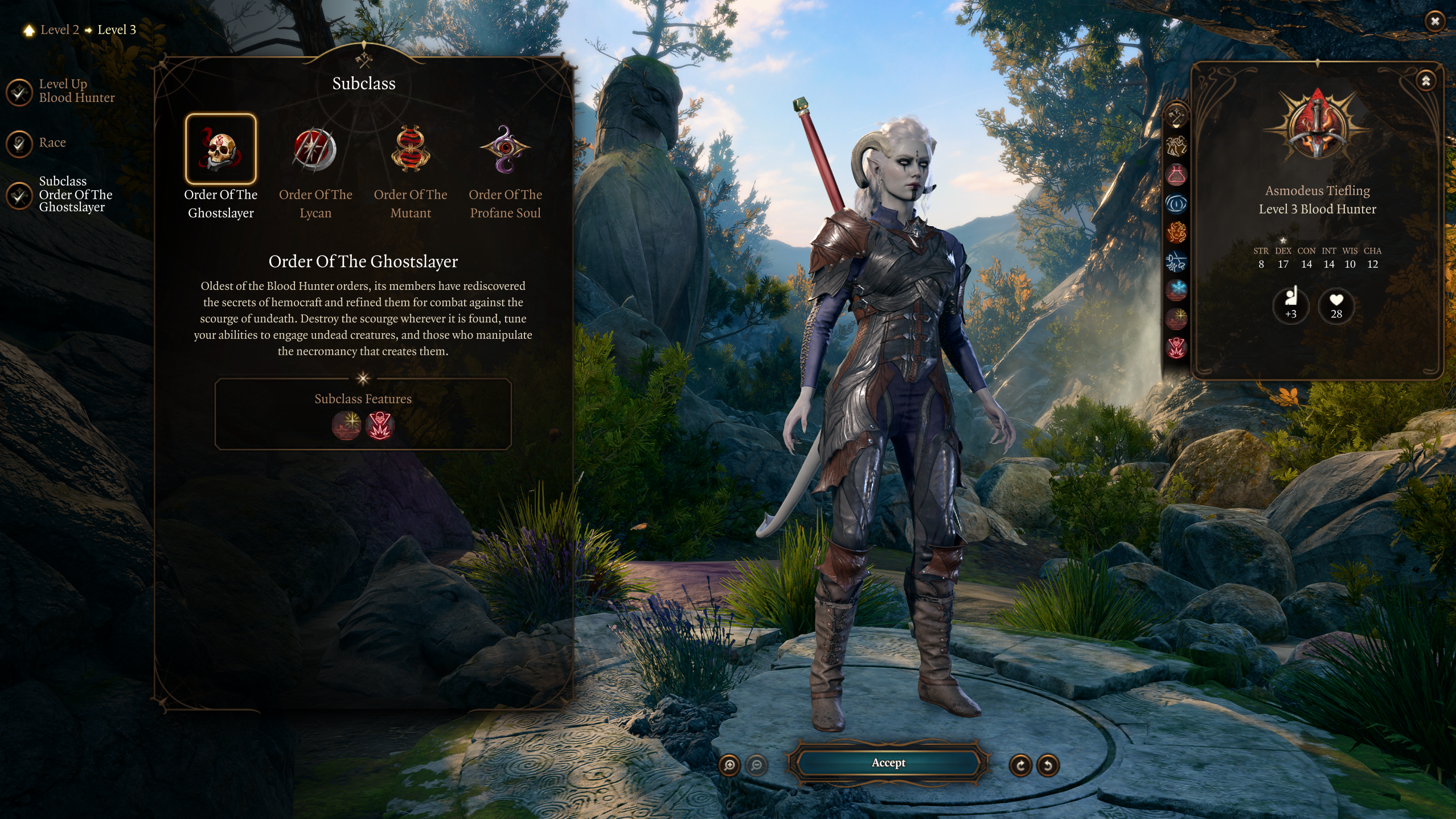1456x819 pixels.
Task: Select the Order Of The Profane Soul subclass
Action: pos(505,149)
